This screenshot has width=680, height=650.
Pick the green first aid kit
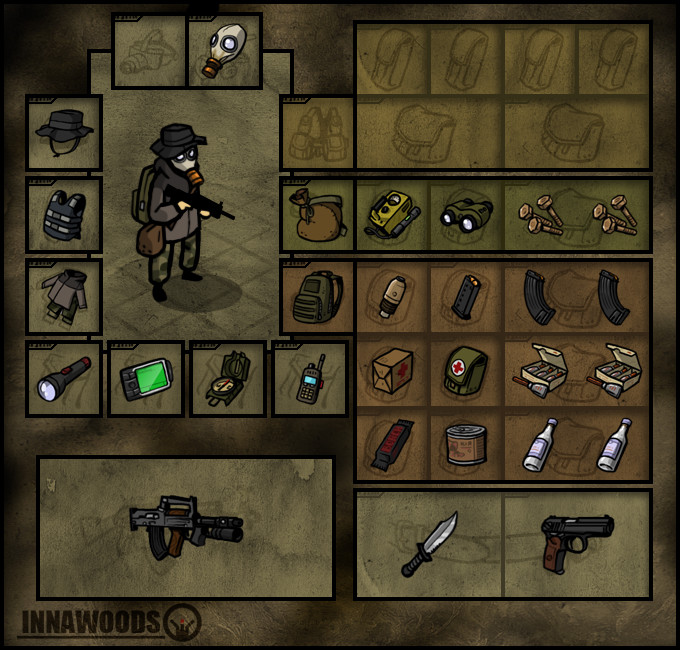(466, 371)
